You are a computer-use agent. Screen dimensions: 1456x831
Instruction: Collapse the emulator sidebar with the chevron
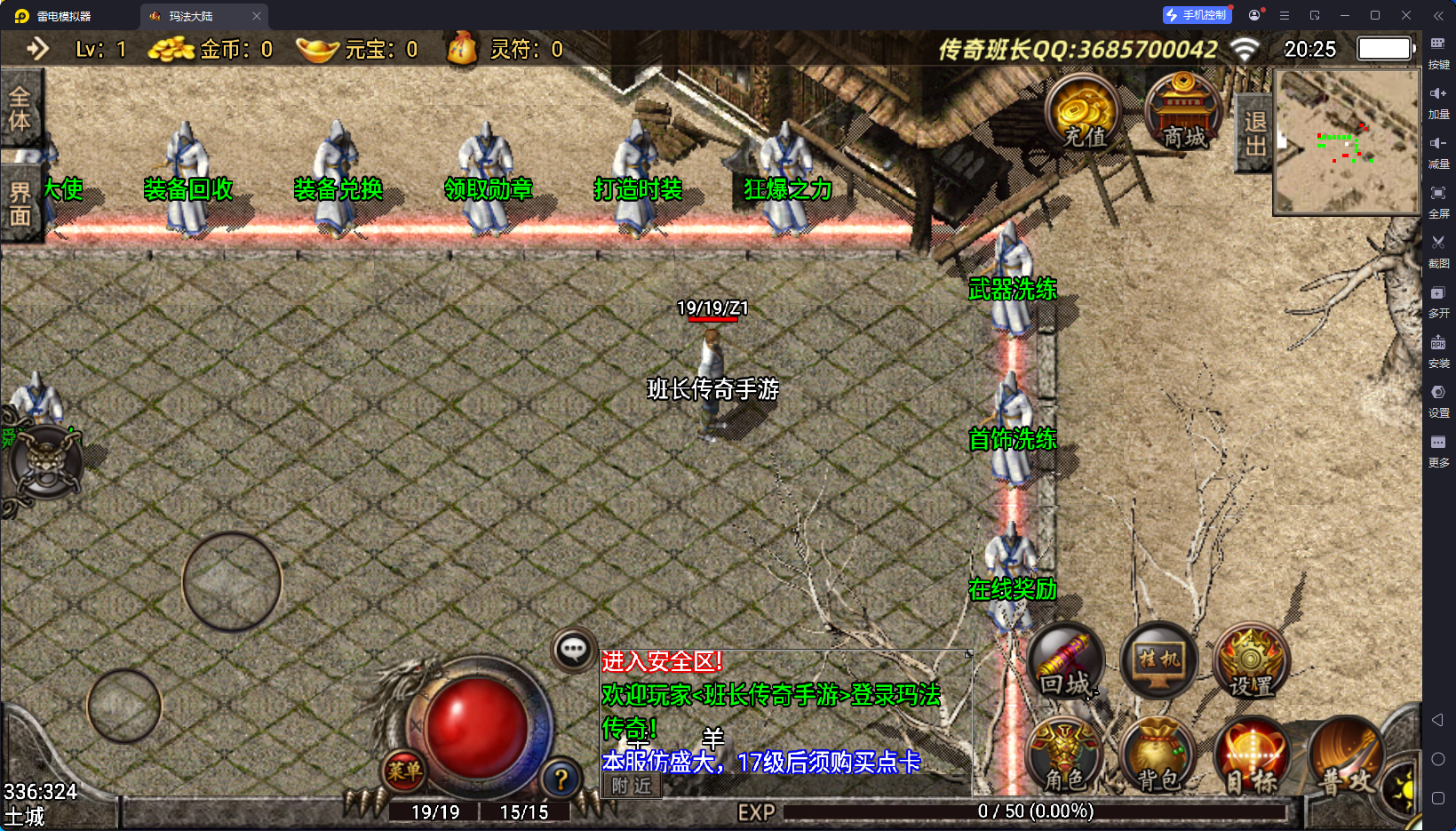[x=1438, y=15]
